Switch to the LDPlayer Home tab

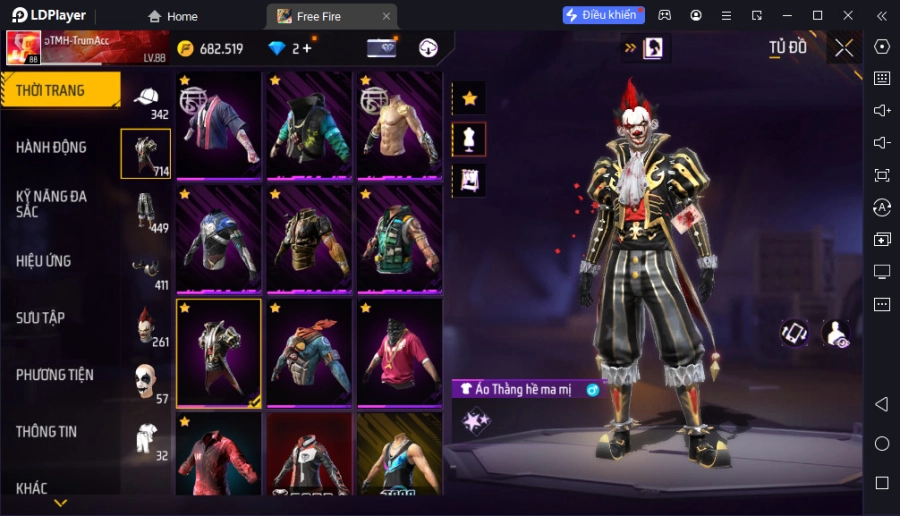click(x=172, y=16)
